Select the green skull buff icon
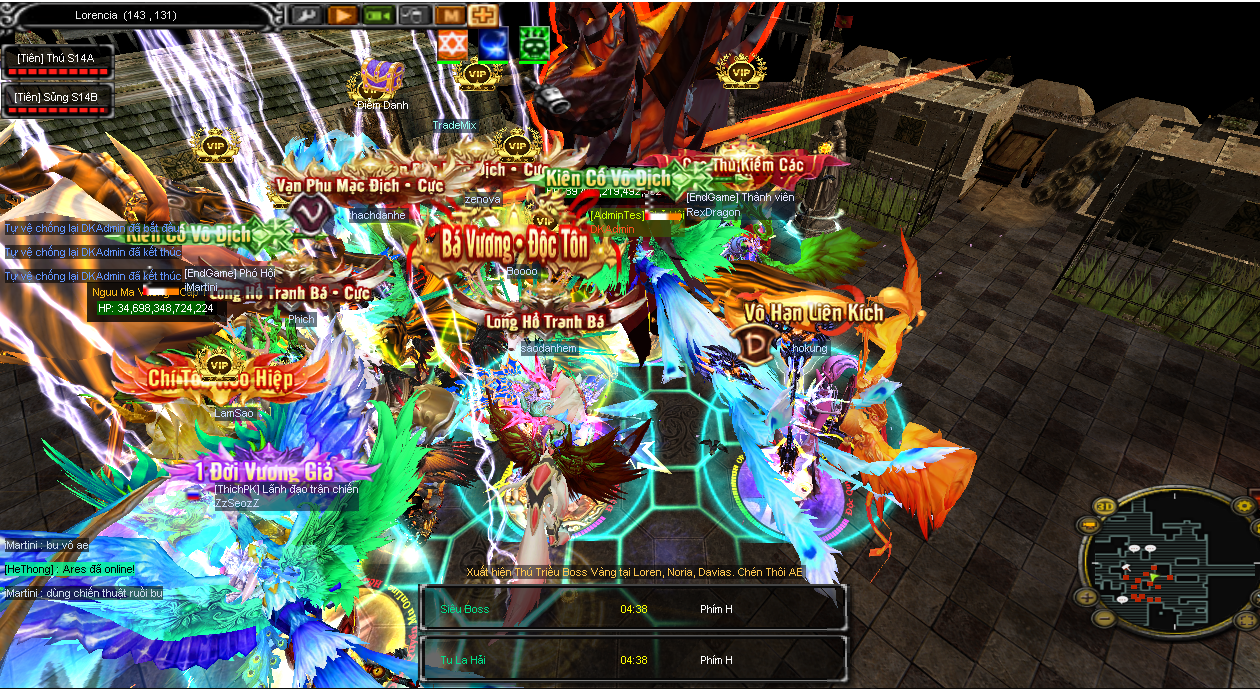This screenshot has width=1260, height=689. tap(534, 45)
